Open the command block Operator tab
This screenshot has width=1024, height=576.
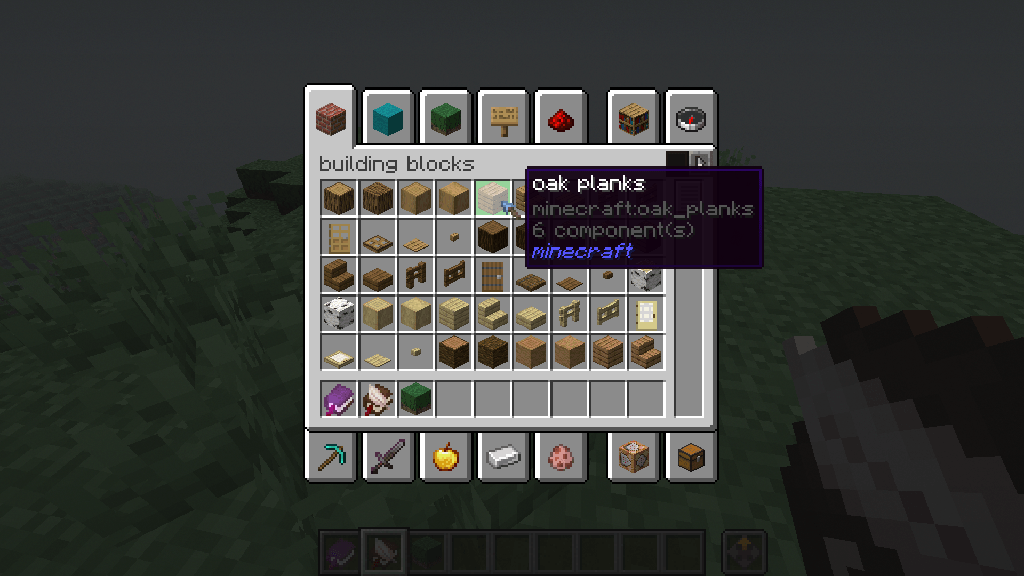point(633,458)
